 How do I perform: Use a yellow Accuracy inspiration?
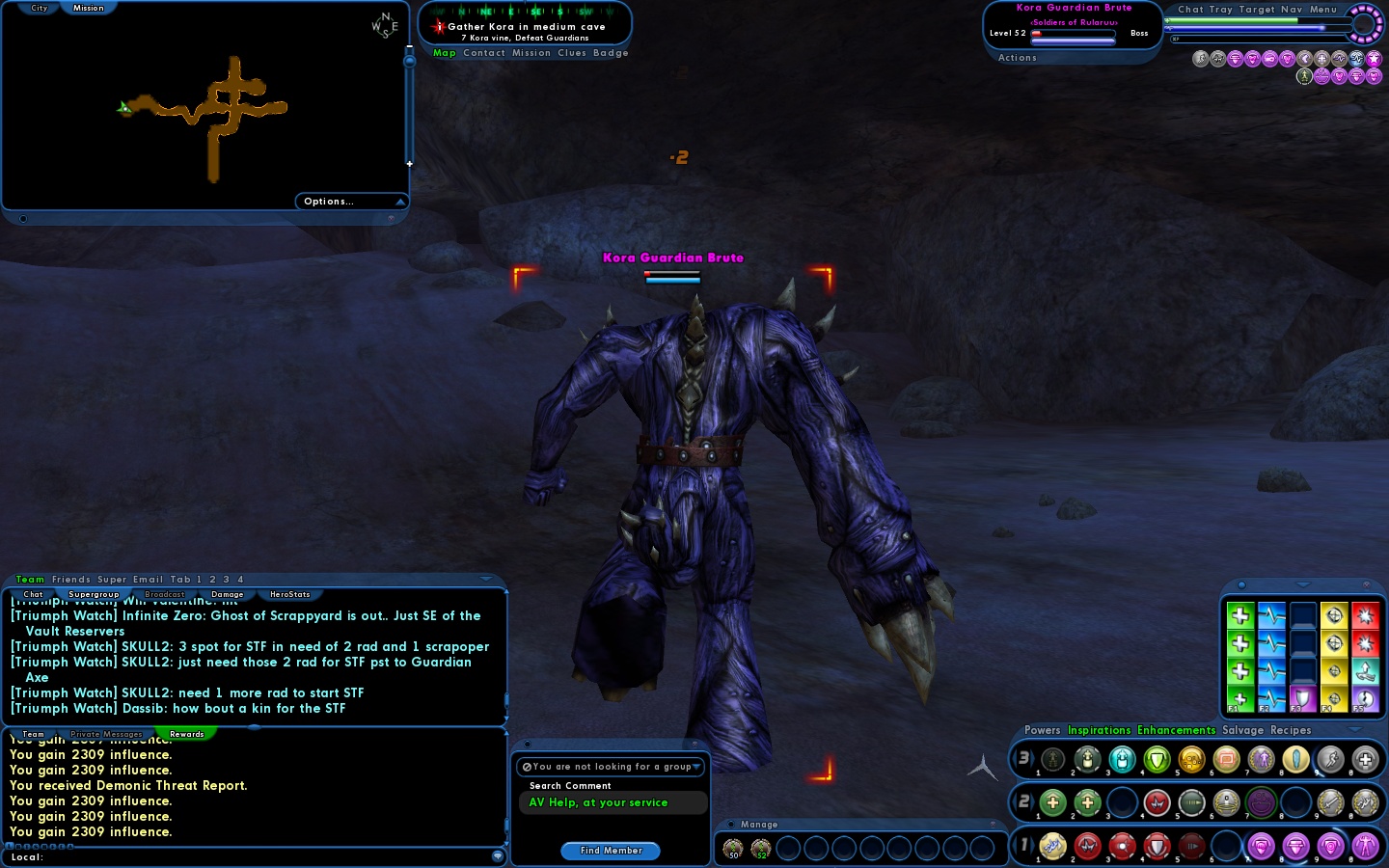[x=1334, y=617]
